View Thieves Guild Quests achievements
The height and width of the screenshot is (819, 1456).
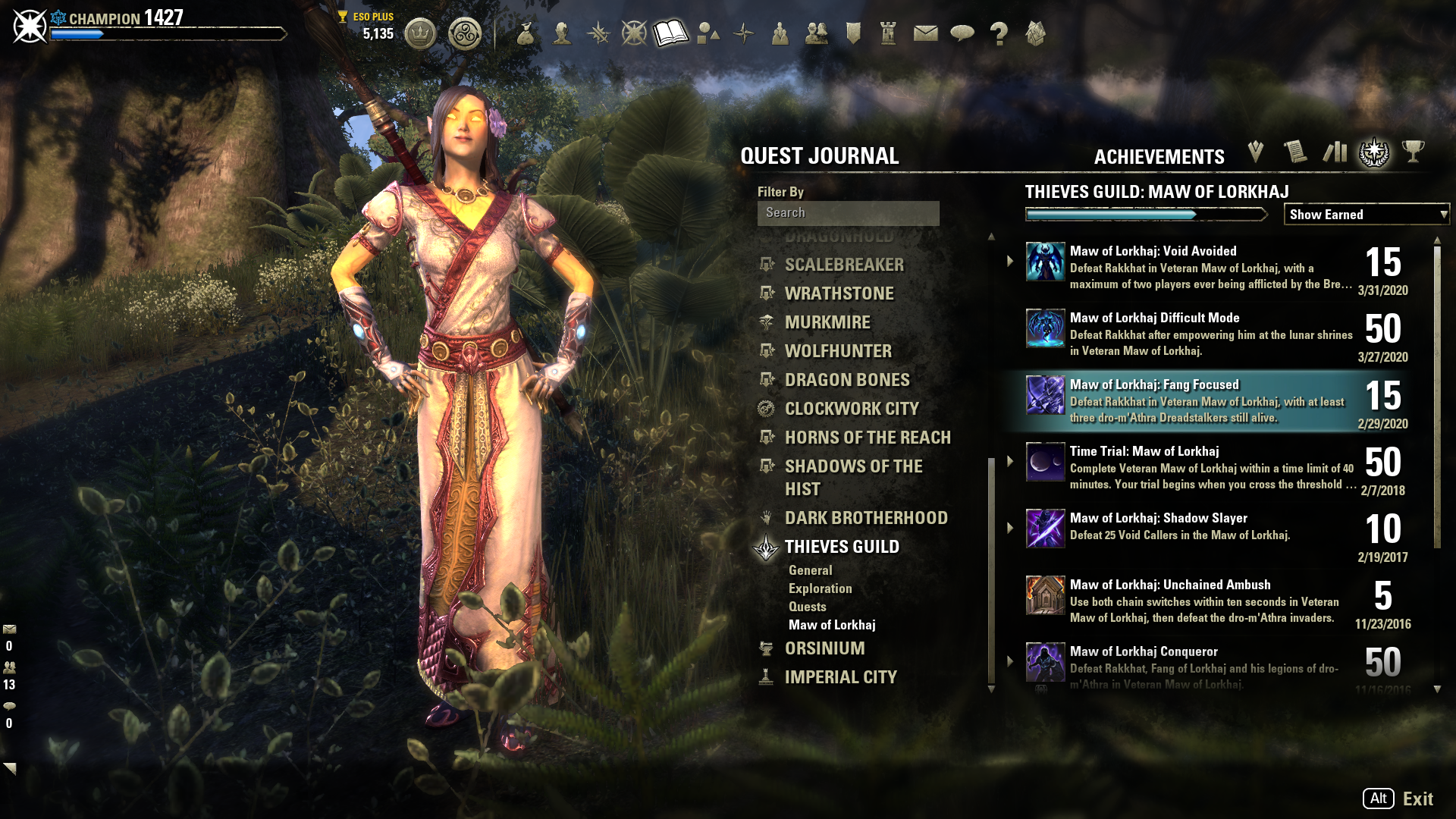coord(807,607)
